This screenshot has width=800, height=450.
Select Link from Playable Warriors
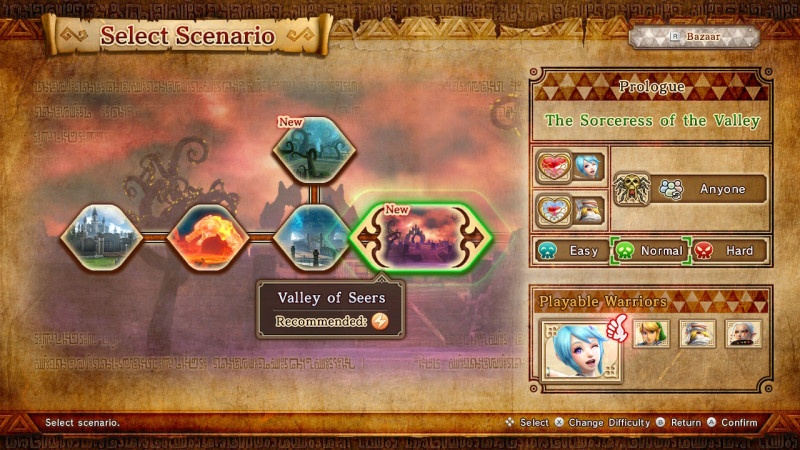650,334
